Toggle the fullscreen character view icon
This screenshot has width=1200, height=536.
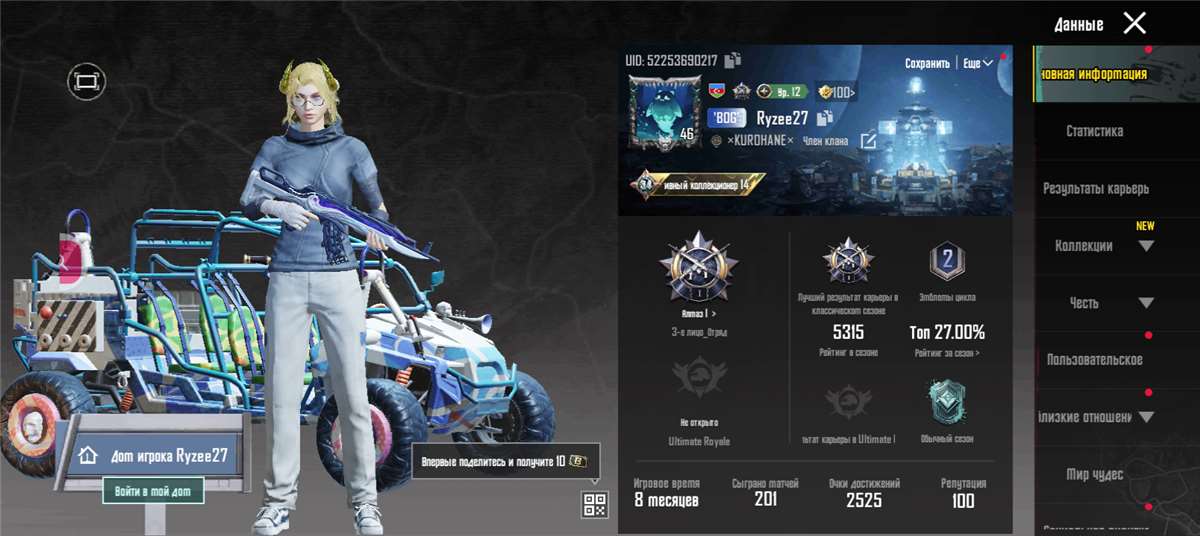point(87,81)
